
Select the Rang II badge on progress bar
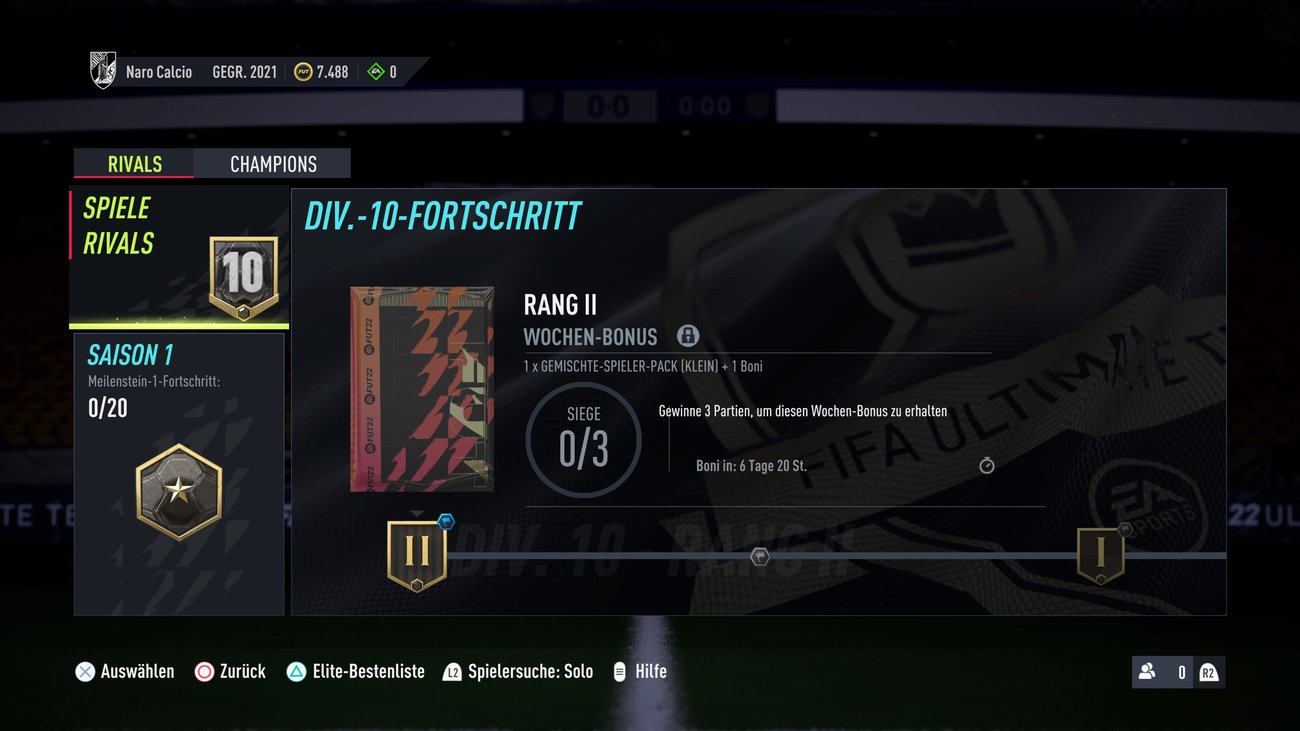click(417, 553)
